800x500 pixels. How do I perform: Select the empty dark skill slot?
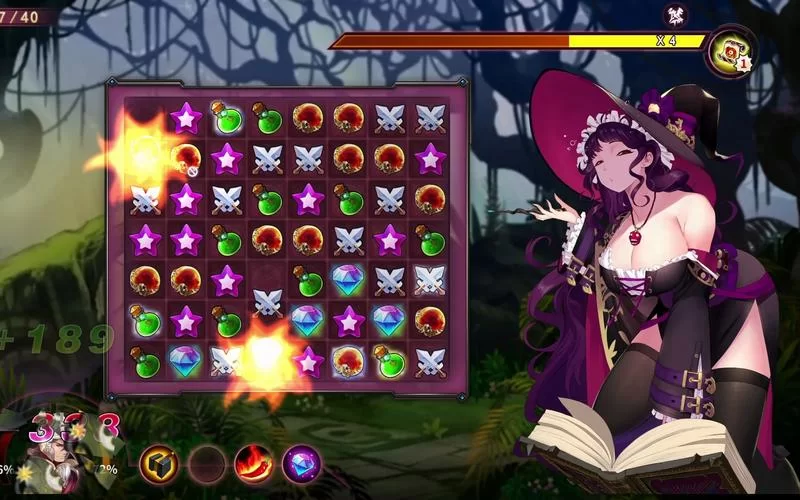(x=207, y=463)
